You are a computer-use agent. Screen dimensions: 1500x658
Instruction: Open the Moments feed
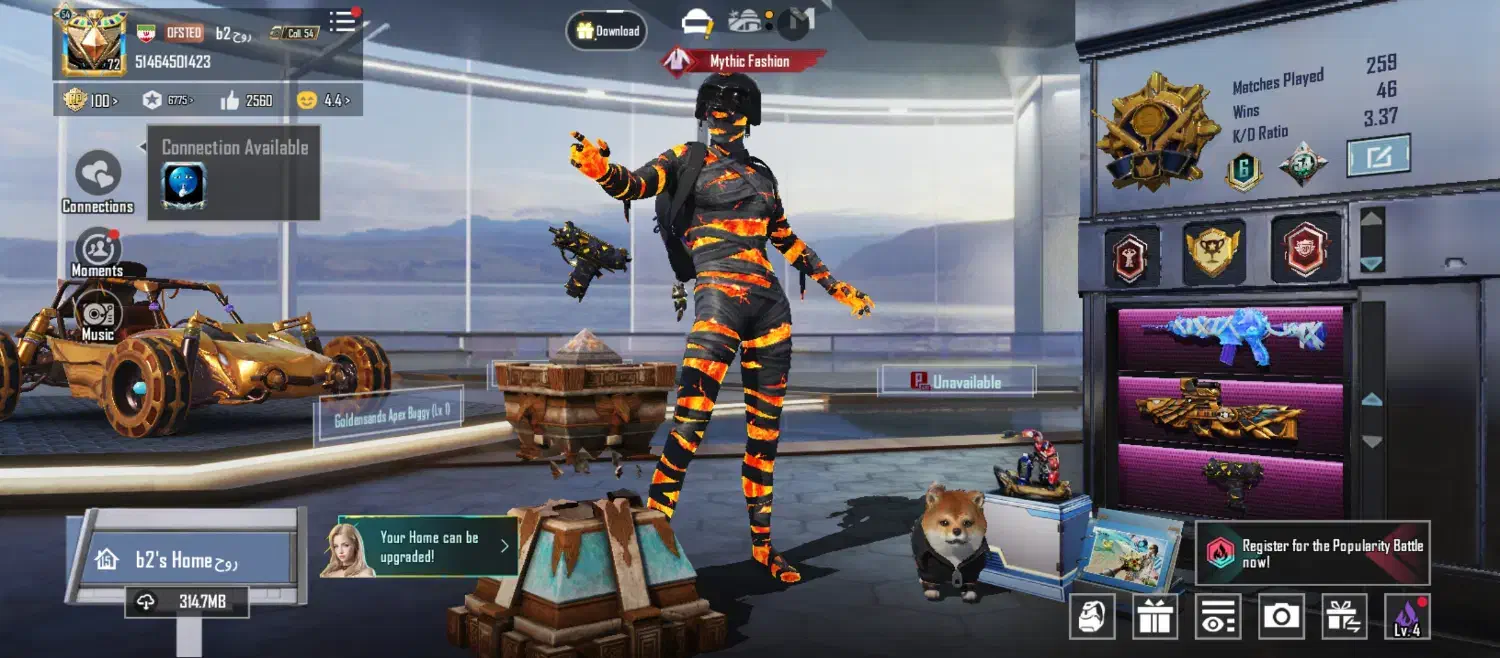click(98, 253)
